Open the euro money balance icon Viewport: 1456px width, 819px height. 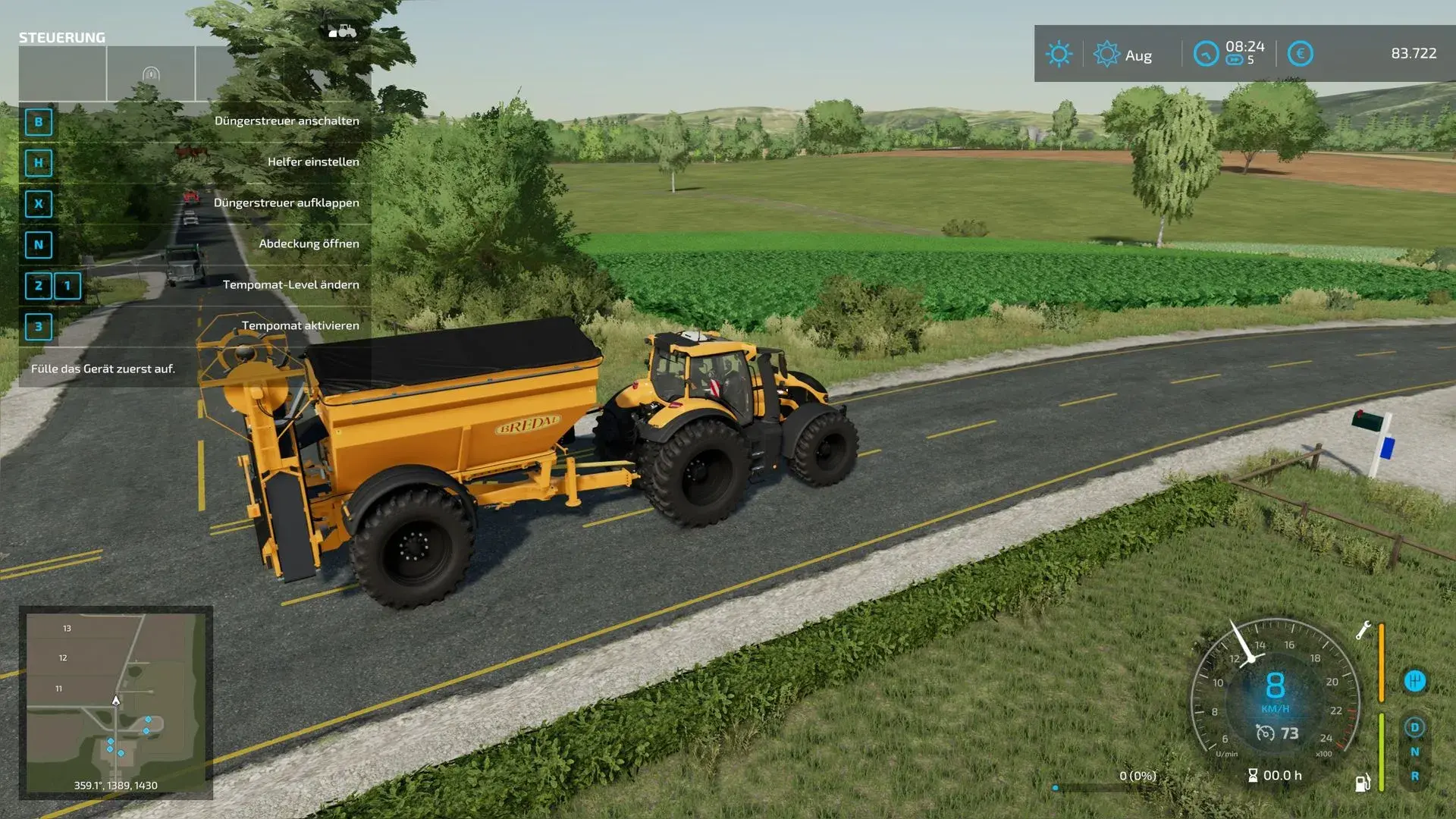1300,54
